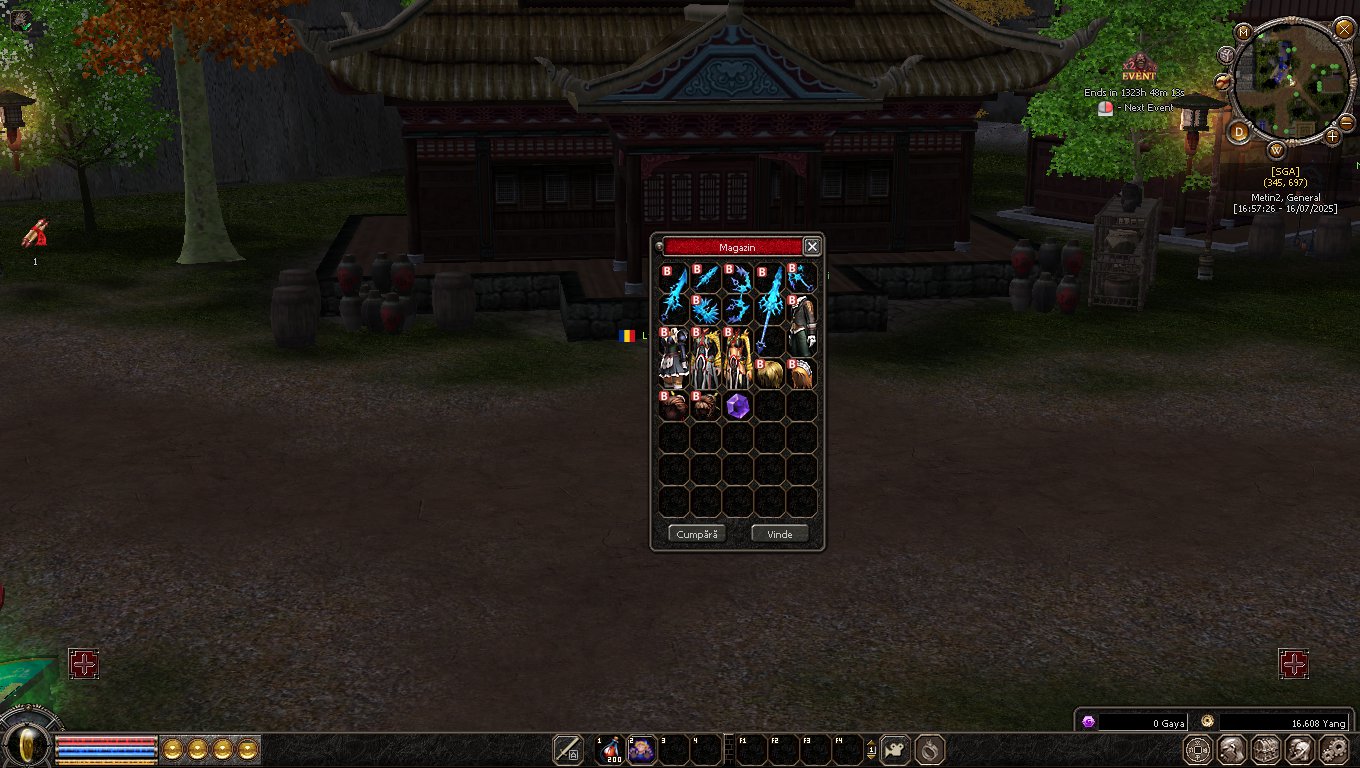Choose the black maid dress costume
This screenshot has width=1360, height=768.
pos(673,357)
